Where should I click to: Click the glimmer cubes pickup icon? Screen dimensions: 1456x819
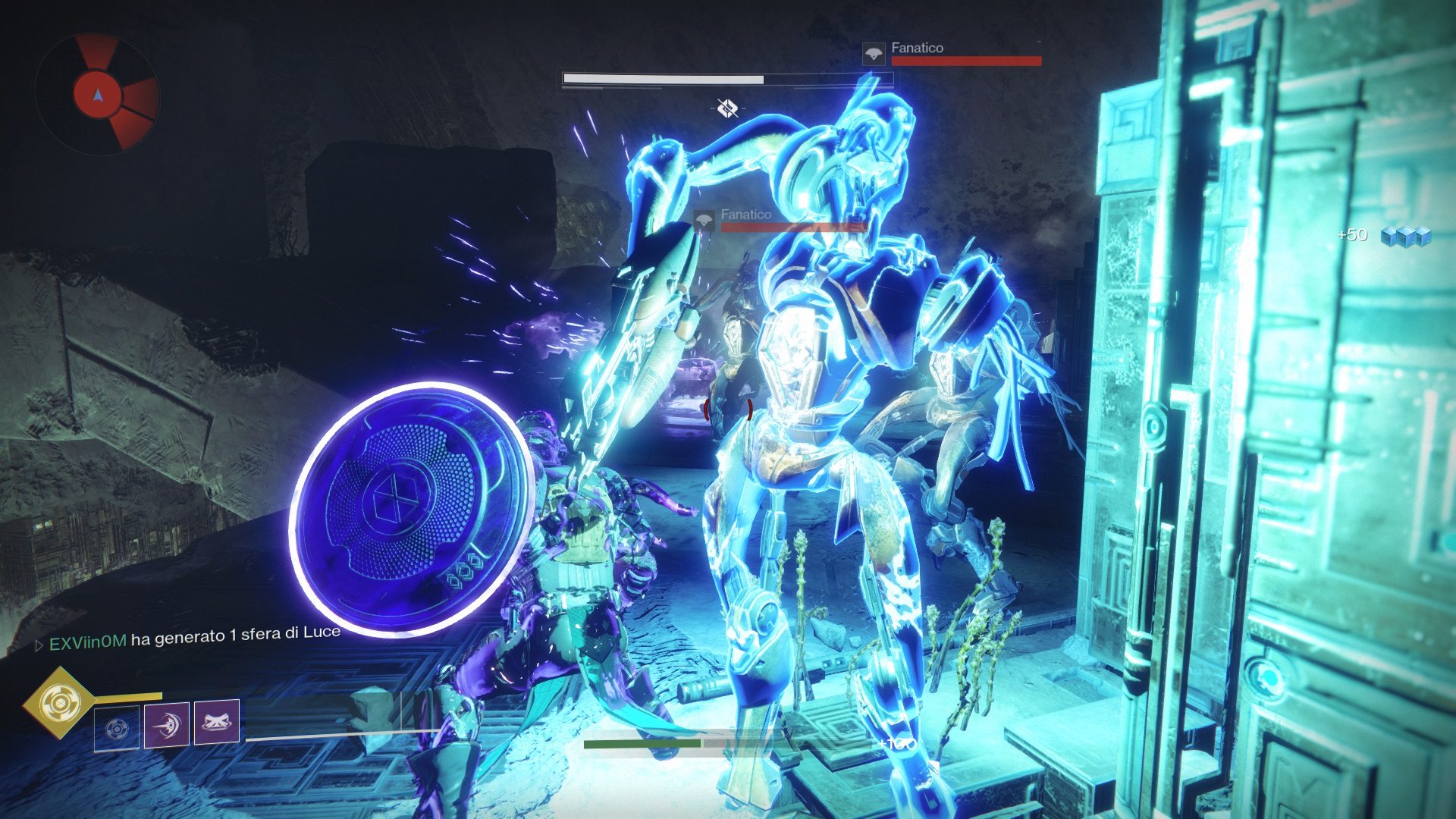coord(1404,237)
